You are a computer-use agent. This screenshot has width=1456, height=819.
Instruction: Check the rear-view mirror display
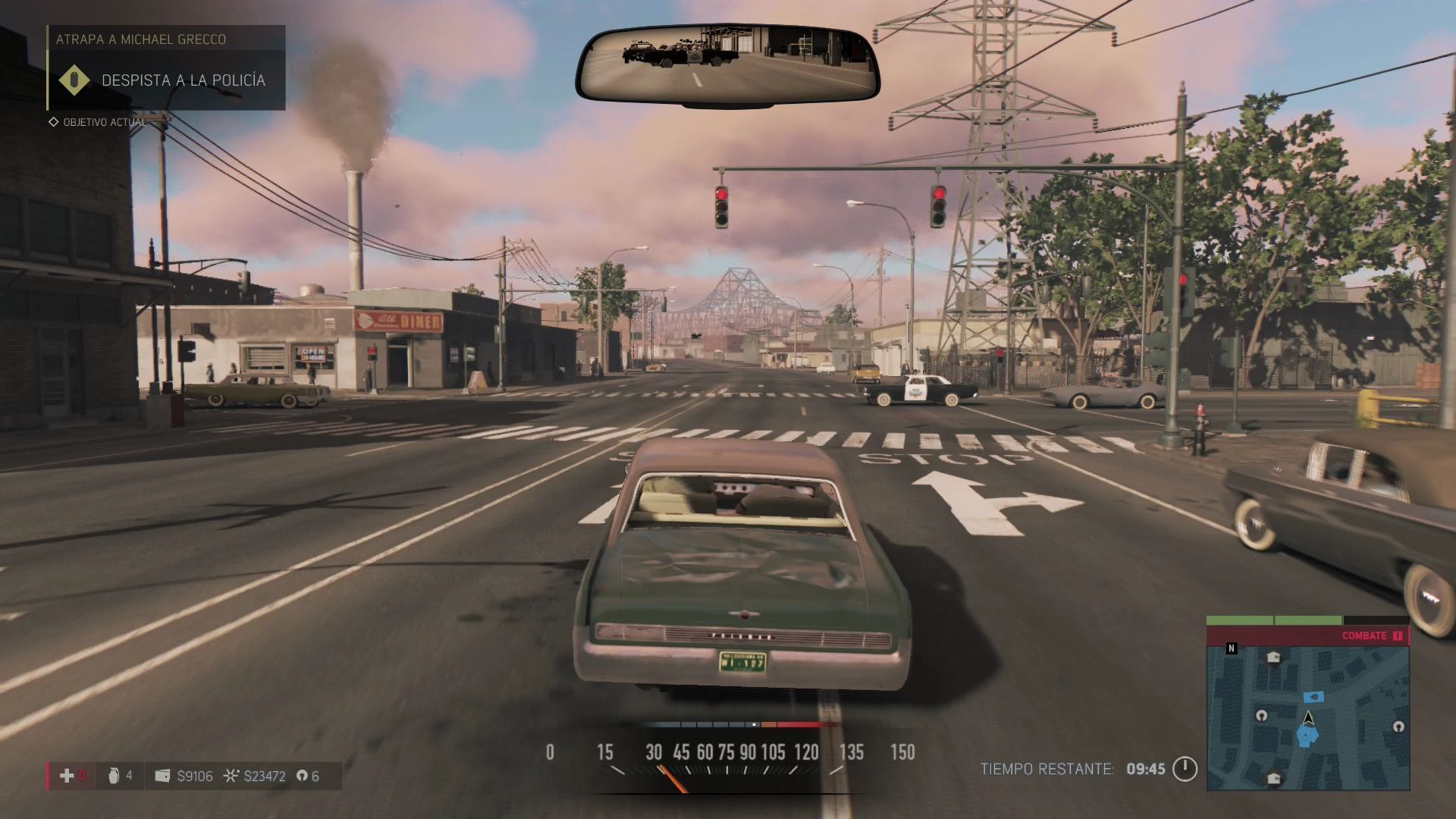727,64
